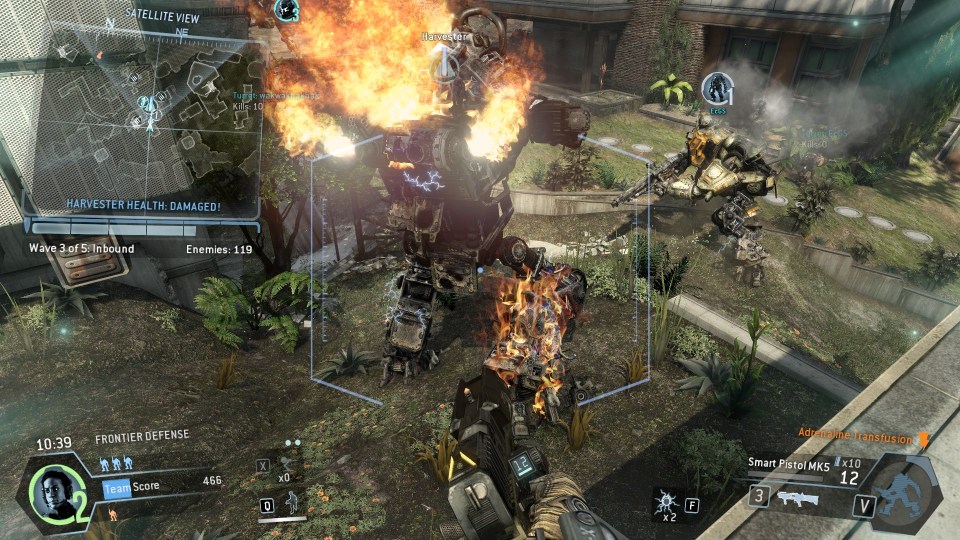
Task: Activate the Adrenaline Transfusion lightning icon
Action: pos(923,441)
